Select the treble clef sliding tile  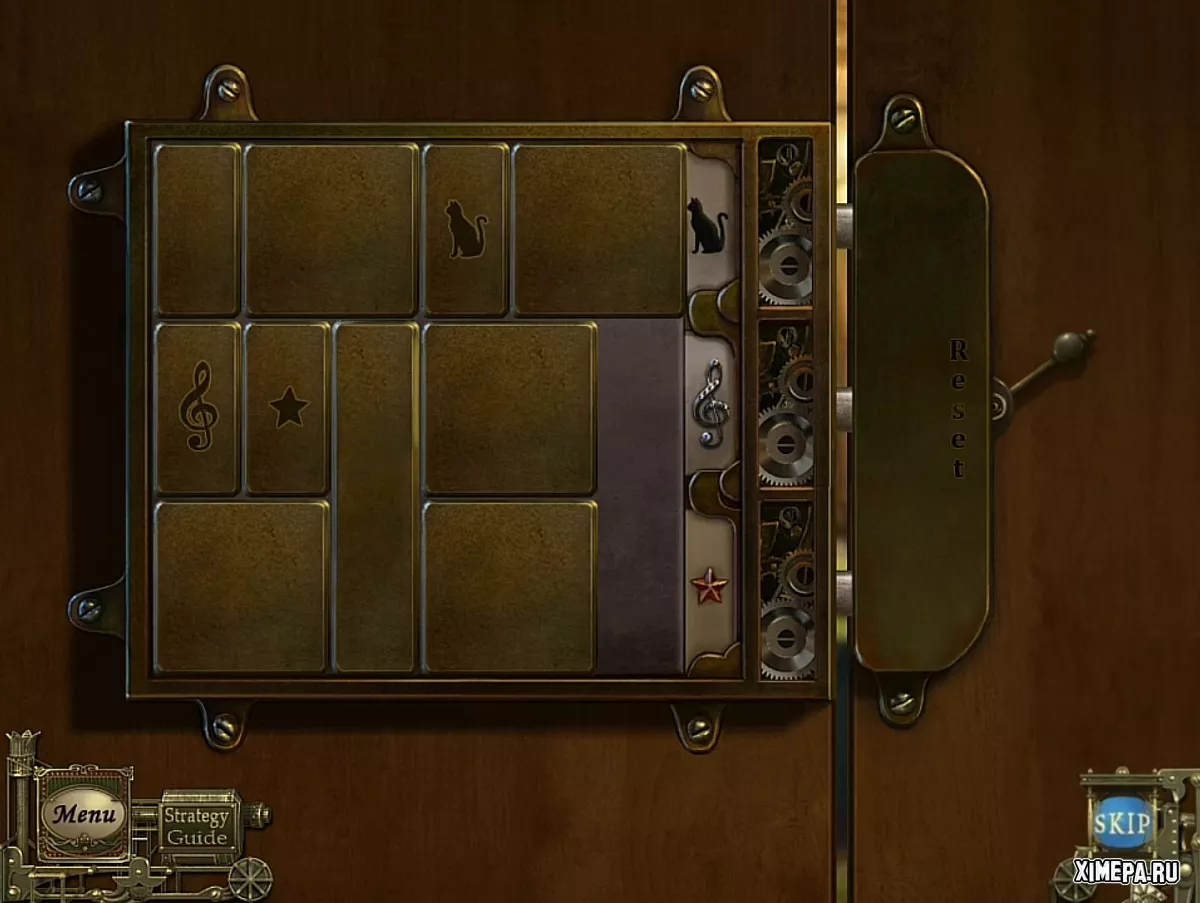pyautogui.click(x=197, y=408)
